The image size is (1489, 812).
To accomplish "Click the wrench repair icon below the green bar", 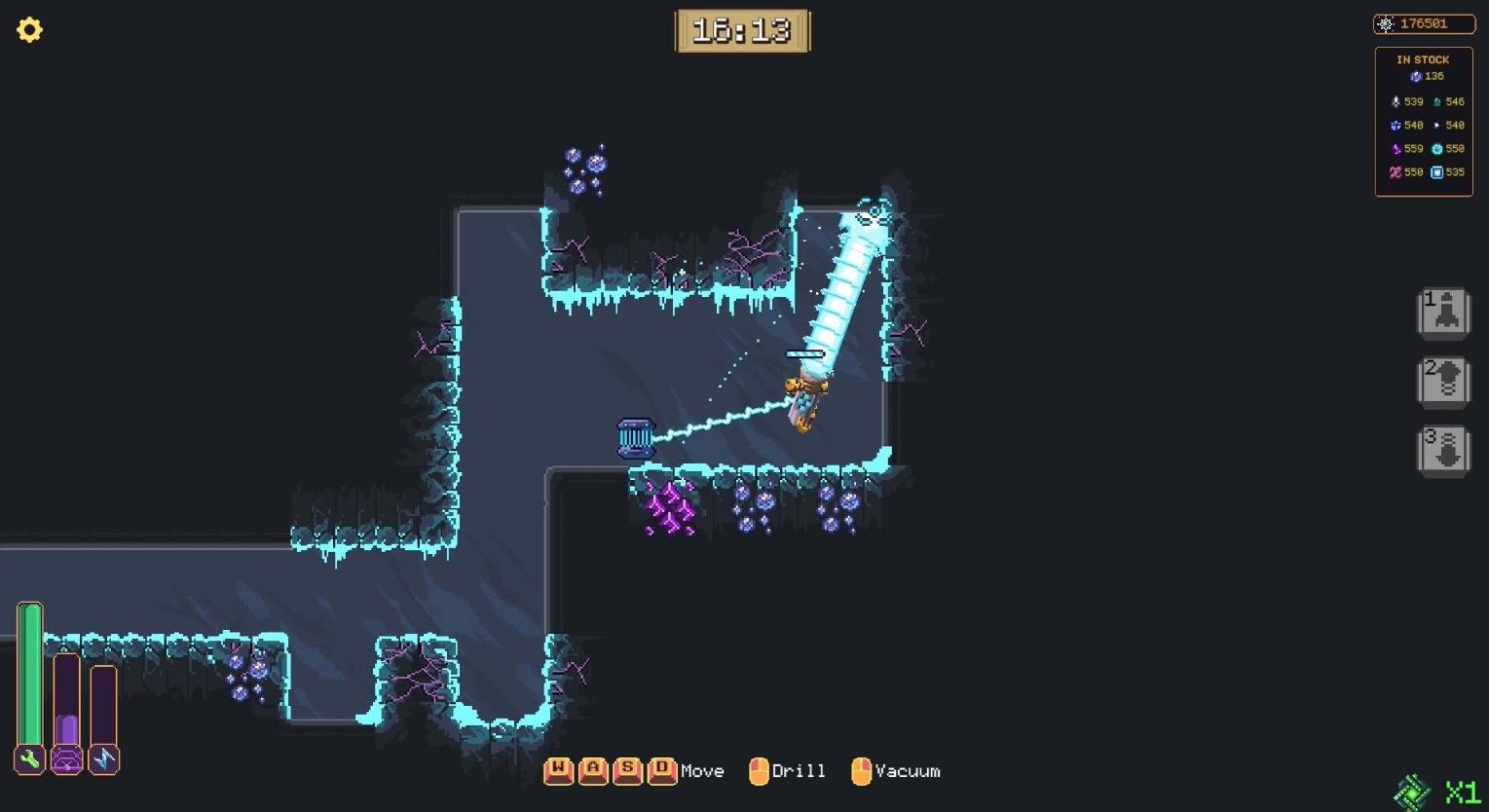I will coord(29,758).
